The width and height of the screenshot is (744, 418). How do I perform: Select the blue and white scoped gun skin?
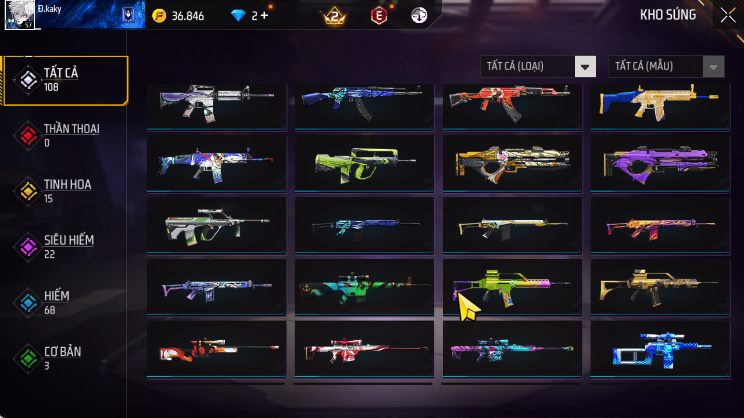(659, 351)
